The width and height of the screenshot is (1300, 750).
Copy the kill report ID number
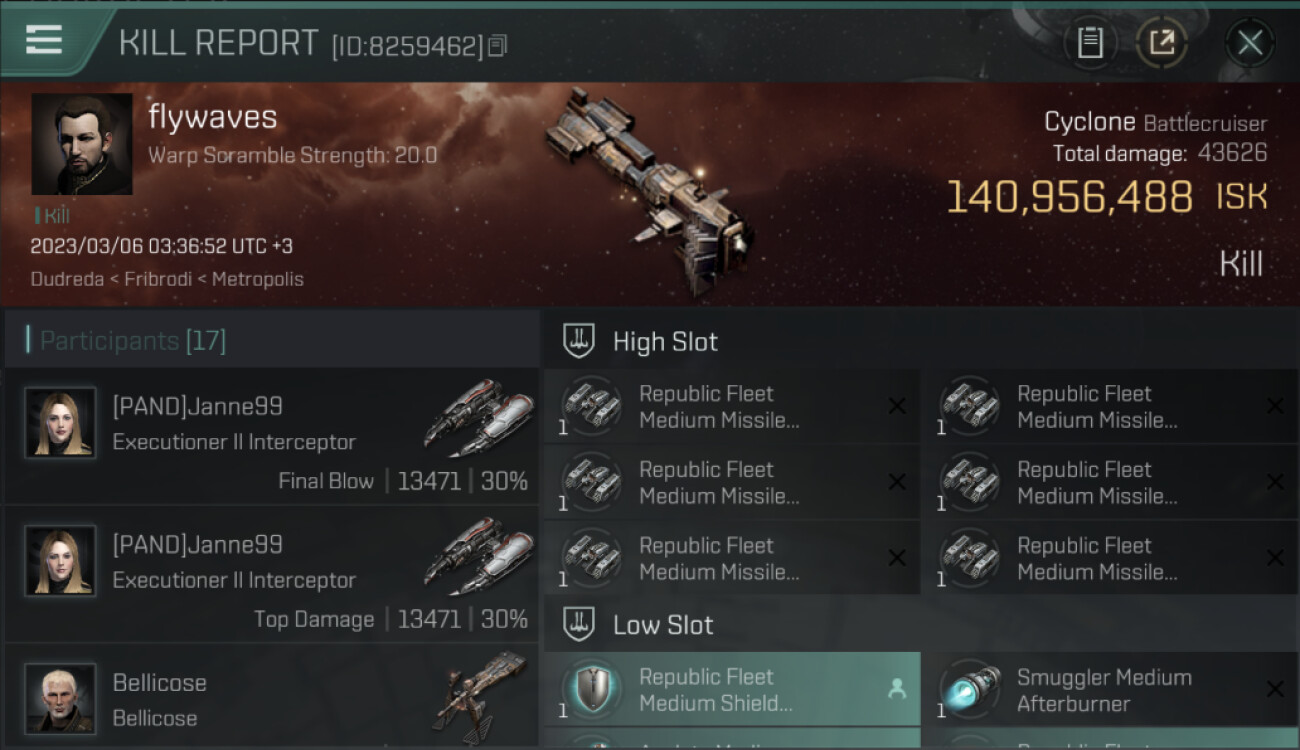[x=498, y=45]
